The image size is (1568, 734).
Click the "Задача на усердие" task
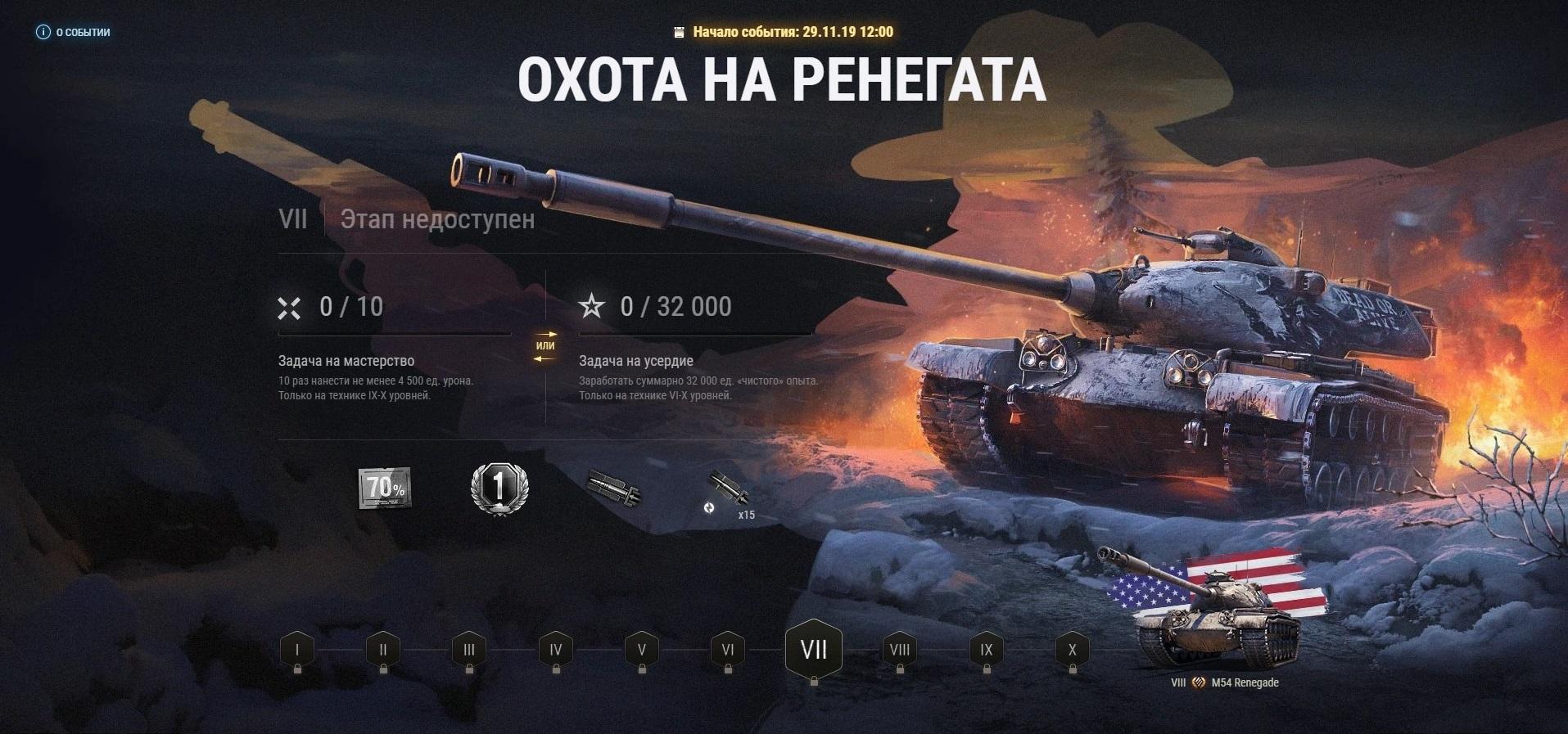click(x=636, y=361)
